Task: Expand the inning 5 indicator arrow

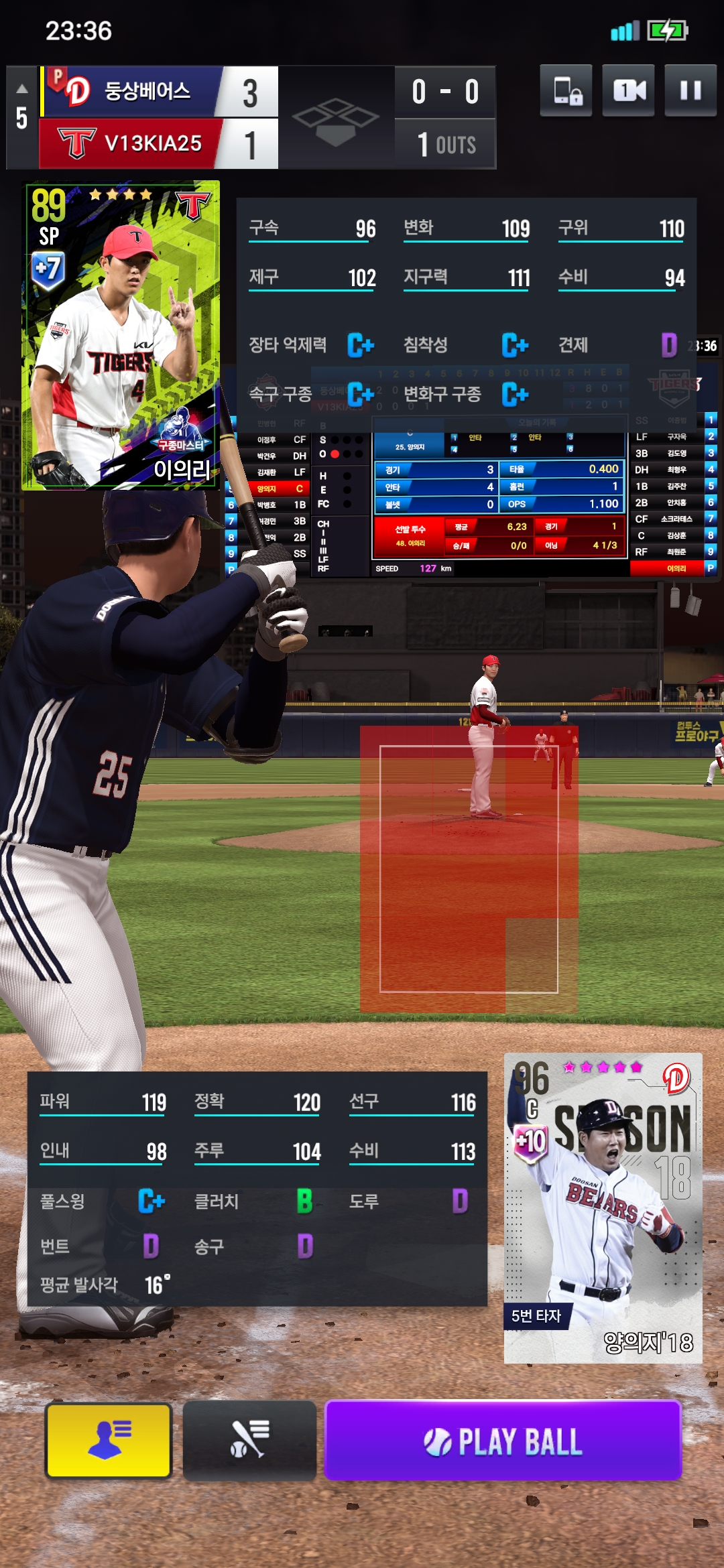Action: (22, 89)
